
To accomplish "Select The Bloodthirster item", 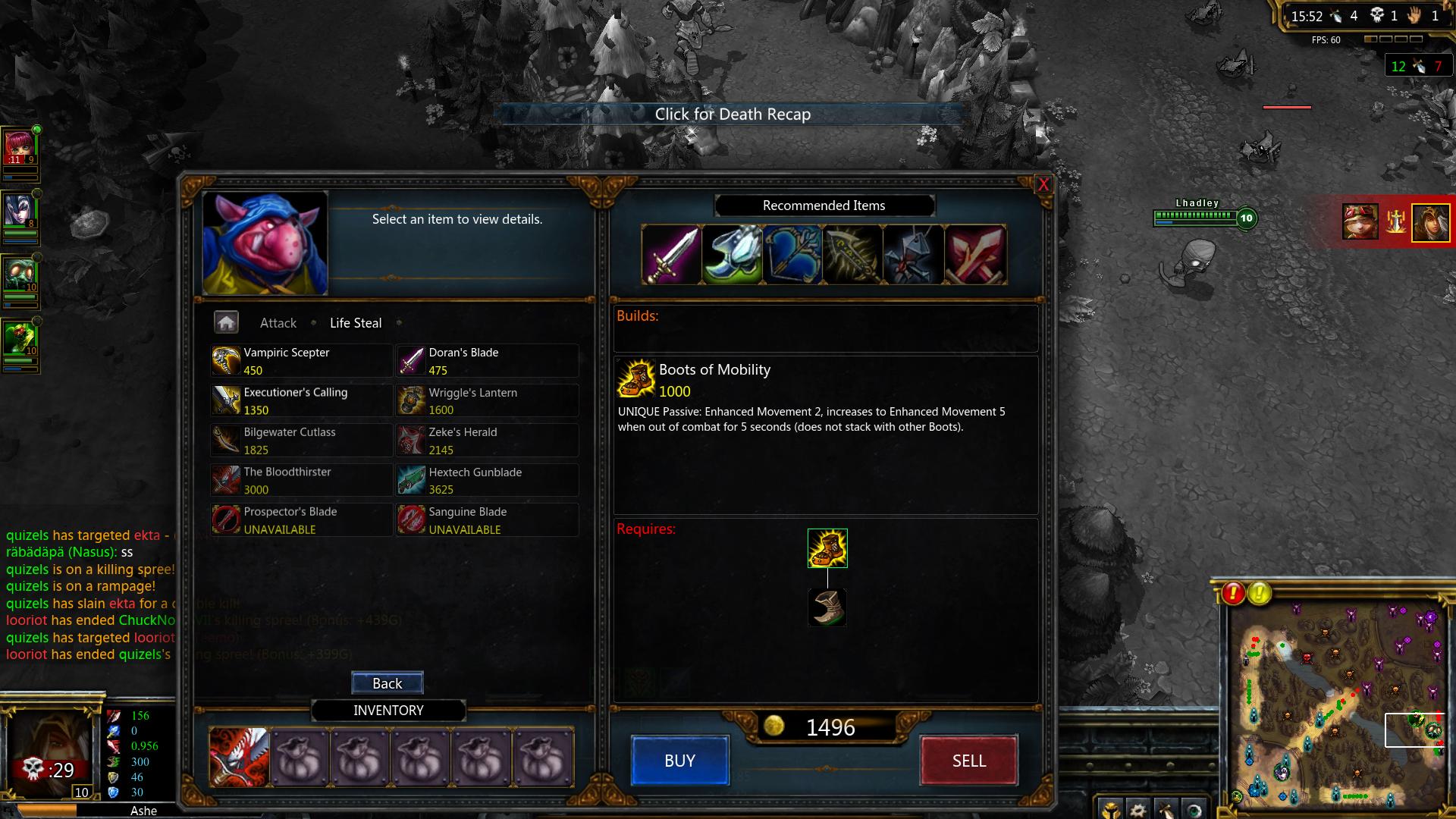I will [301, 480].
